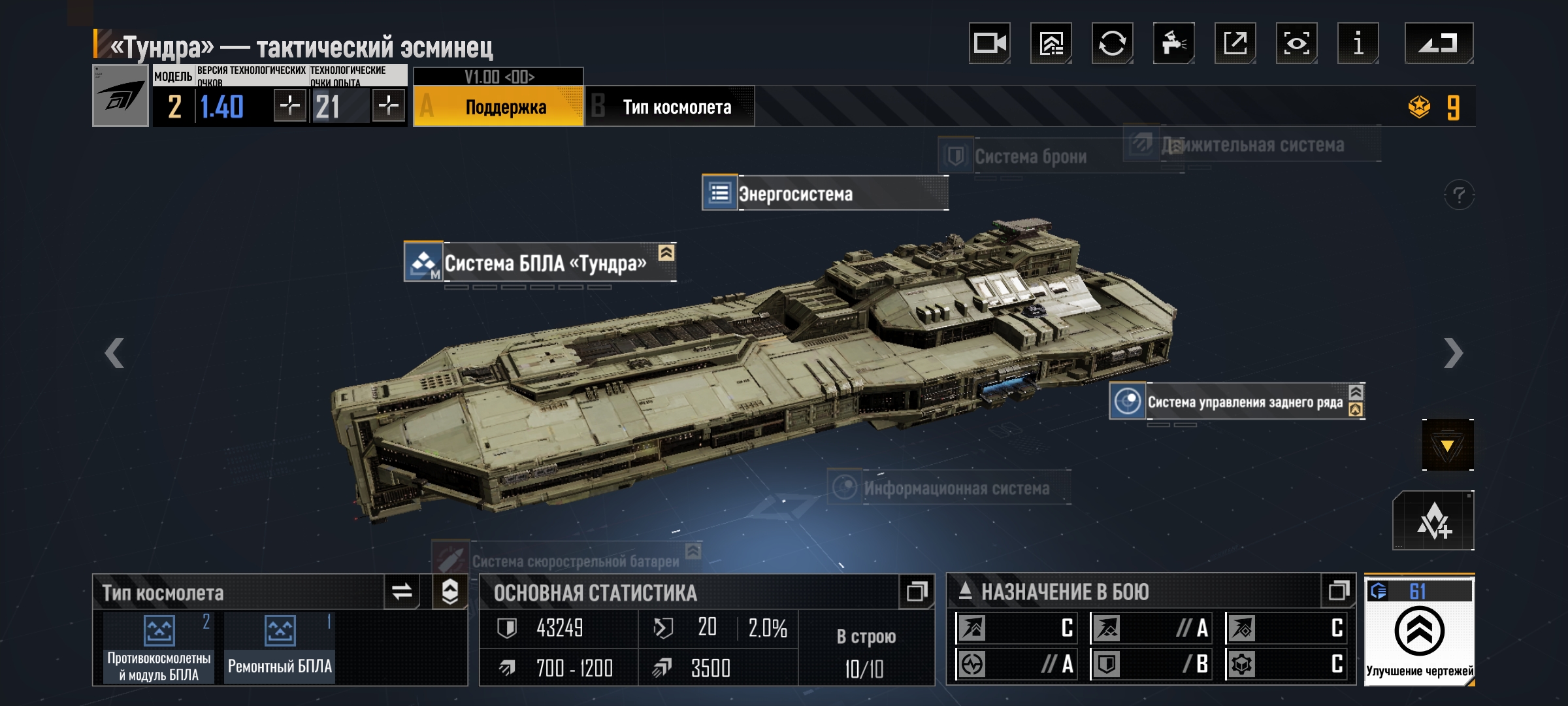Switch to the Тип космолета tab
Image resolution: width=1568 pixels, height=706 pixels.
(670, 107)
